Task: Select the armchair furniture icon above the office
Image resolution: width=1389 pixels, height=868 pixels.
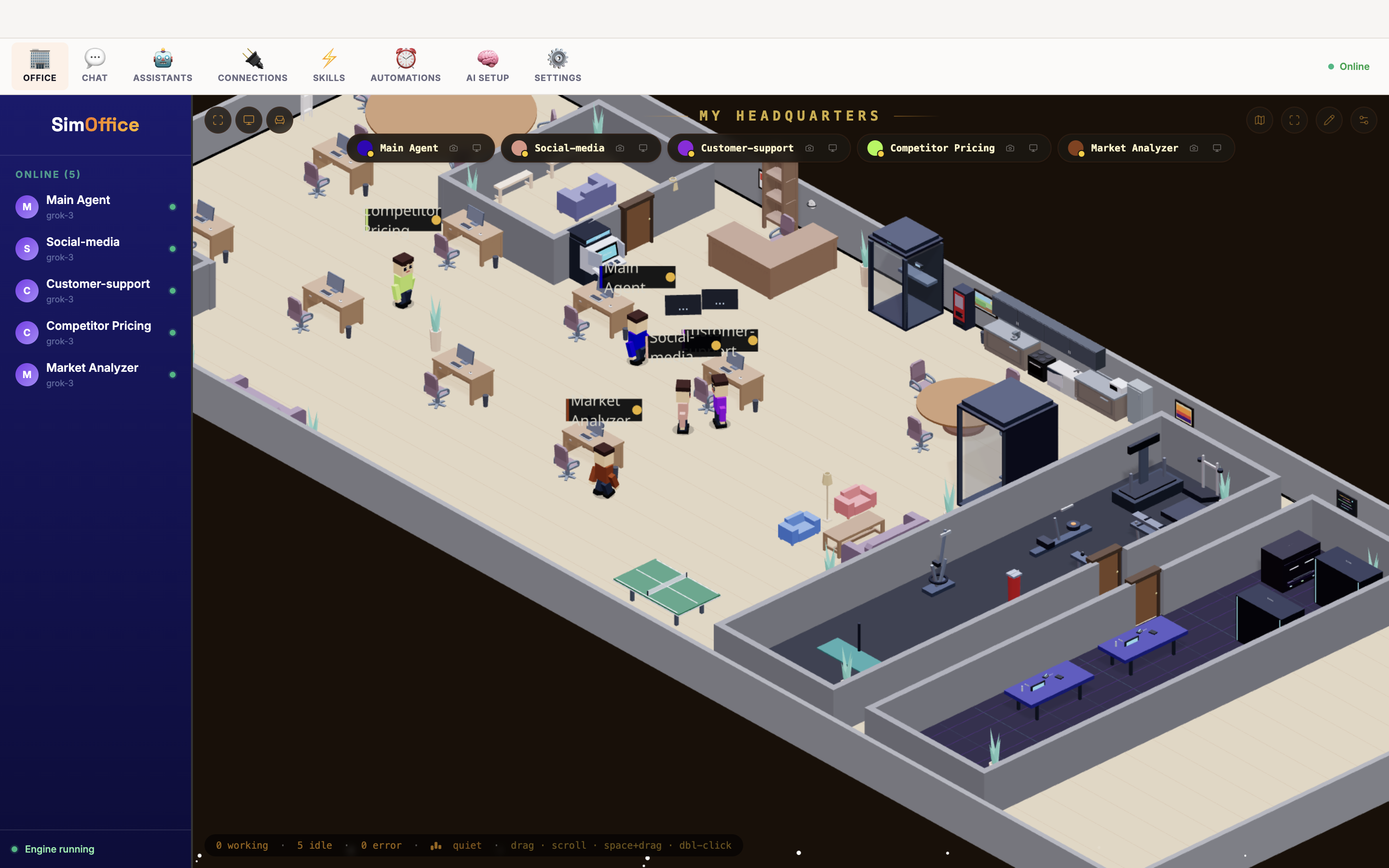Action: (280, 120)
